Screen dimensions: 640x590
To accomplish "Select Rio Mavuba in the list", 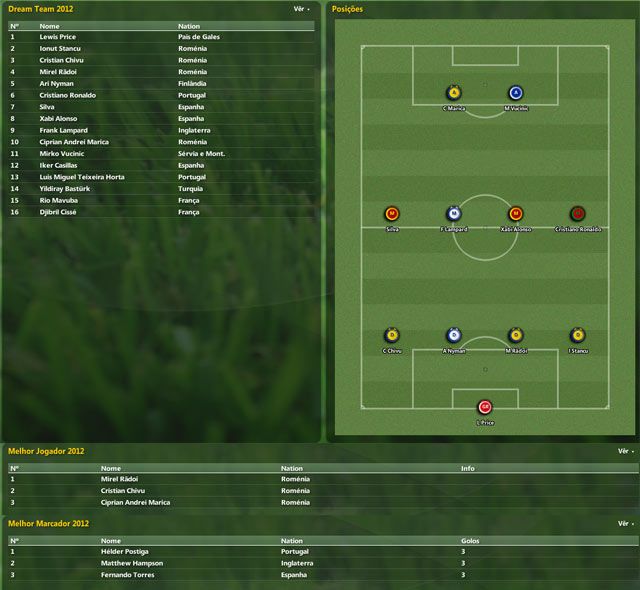I will point(59,200).
